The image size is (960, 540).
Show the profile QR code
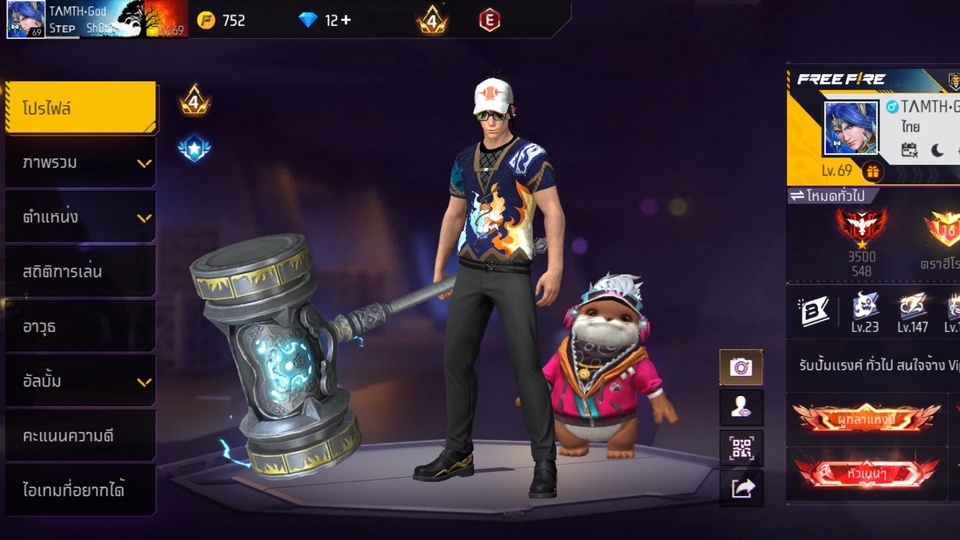click(x=741, y=448)
